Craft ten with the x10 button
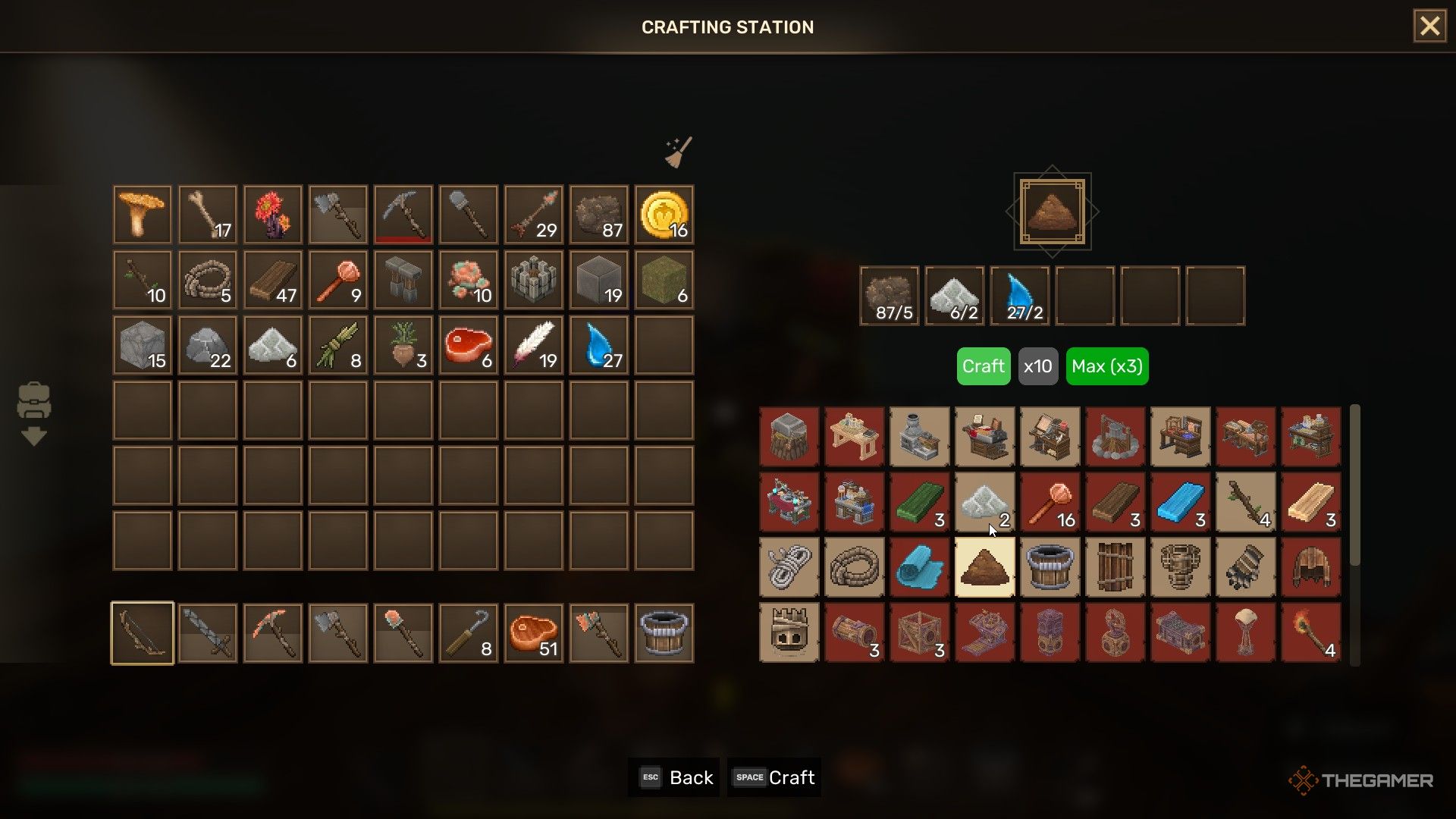This screenshot has width=1456, height=819. pyautogui.click(x=1037, y=366)
